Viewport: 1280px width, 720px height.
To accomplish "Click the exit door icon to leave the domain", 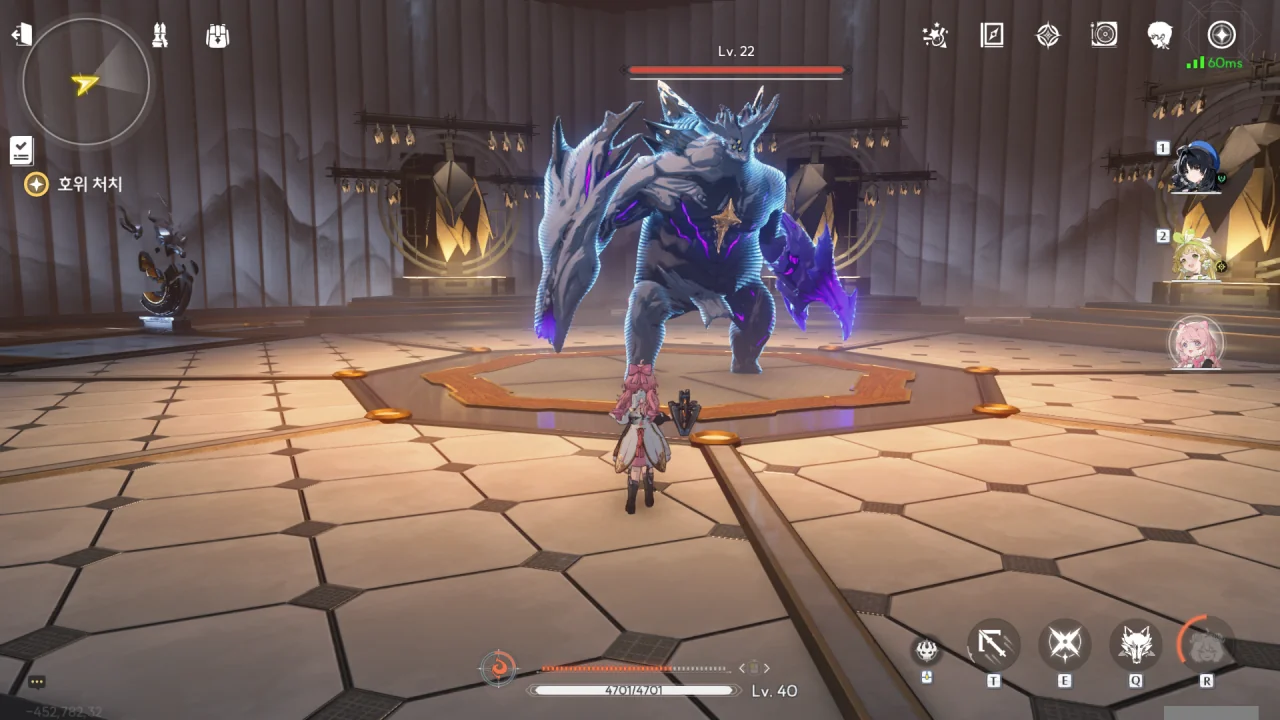I will 21,35.
